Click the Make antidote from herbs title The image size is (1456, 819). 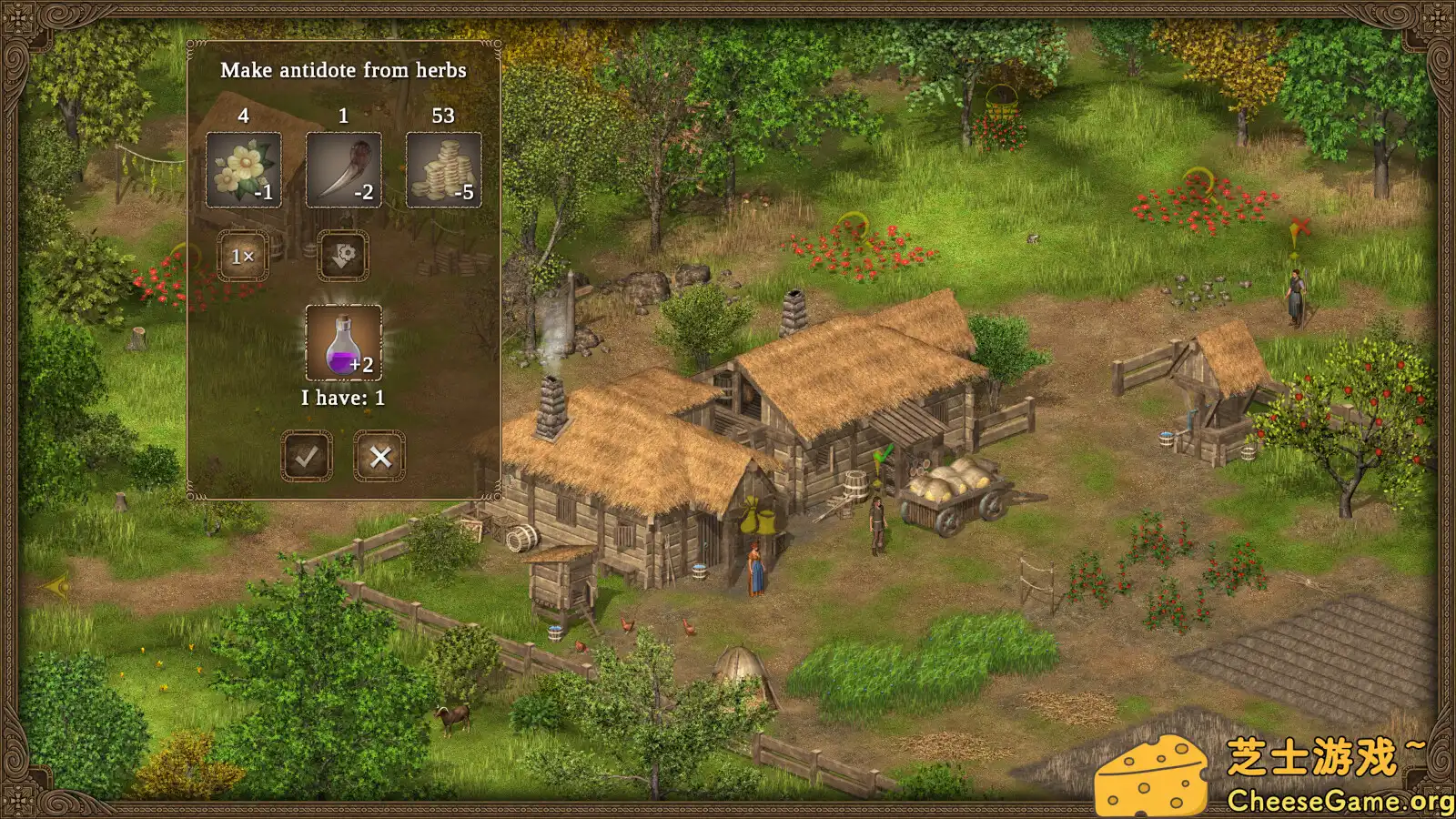tap(344, 70)
